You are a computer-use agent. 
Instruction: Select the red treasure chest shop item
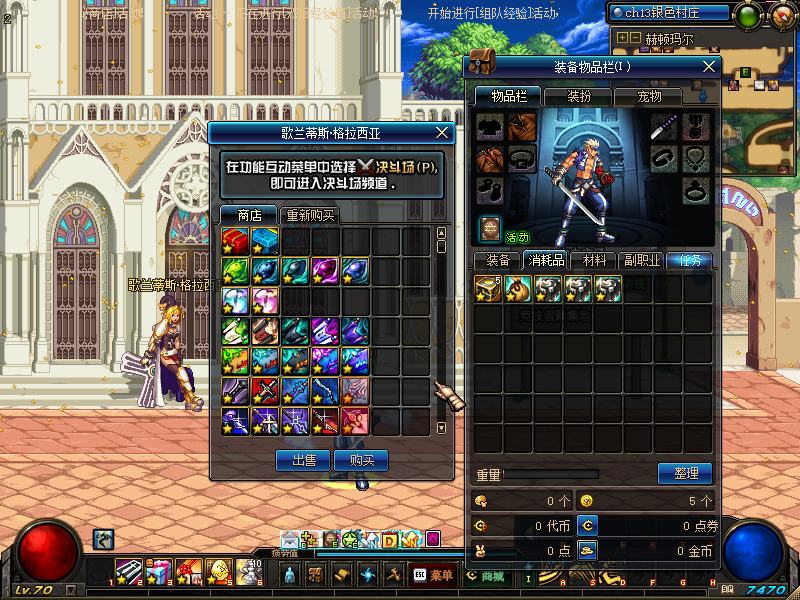click(x=235, y=241)
